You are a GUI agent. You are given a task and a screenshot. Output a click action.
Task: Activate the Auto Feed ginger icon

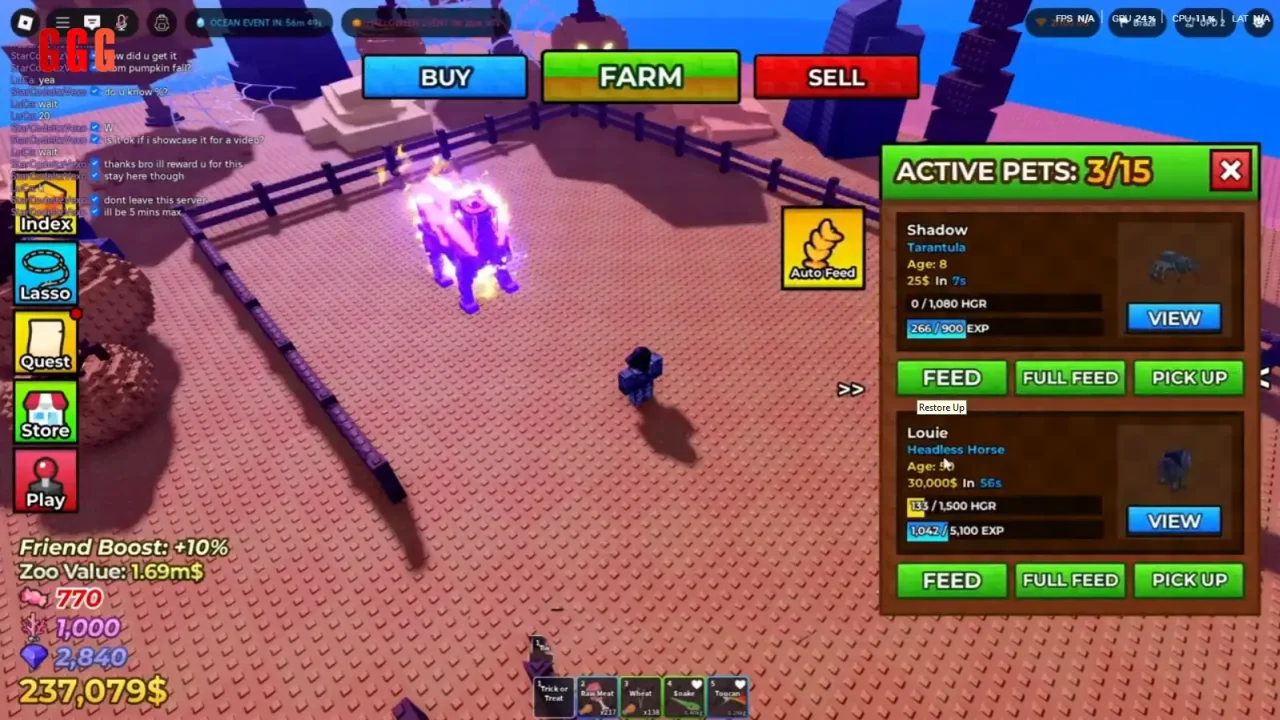coord(822,247)
